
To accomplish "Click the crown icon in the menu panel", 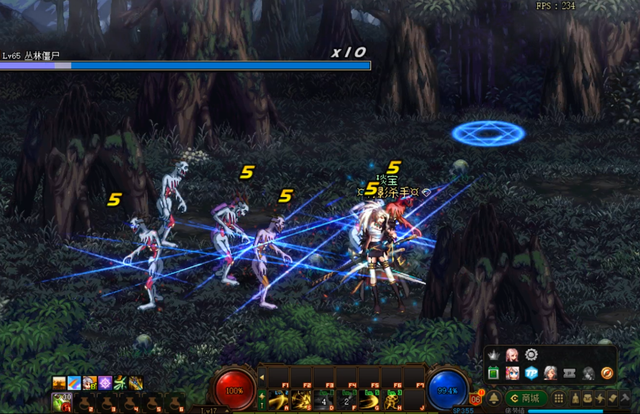I will [x=494, y=355].
